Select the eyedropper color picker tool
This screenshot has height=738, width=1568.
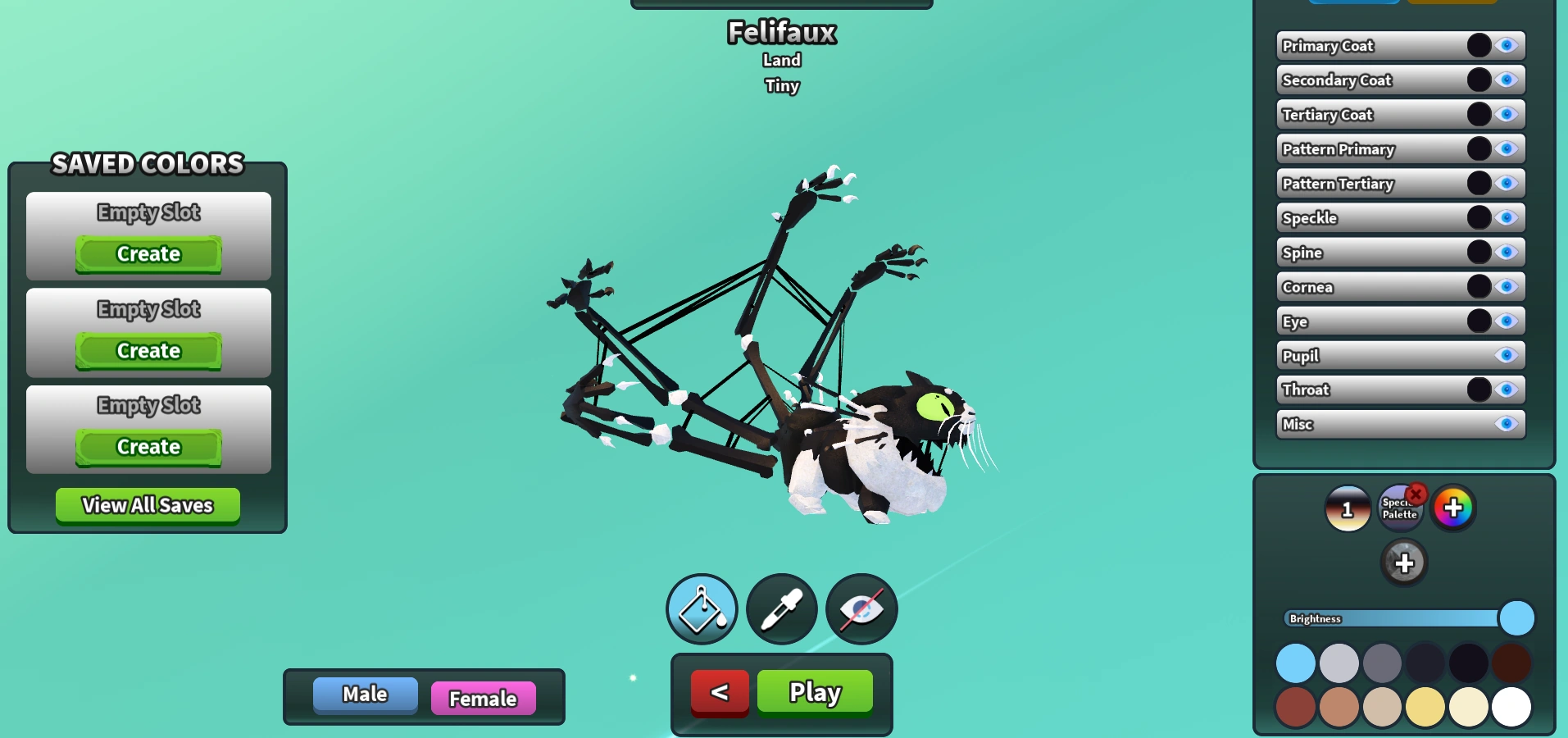[780, 608]
